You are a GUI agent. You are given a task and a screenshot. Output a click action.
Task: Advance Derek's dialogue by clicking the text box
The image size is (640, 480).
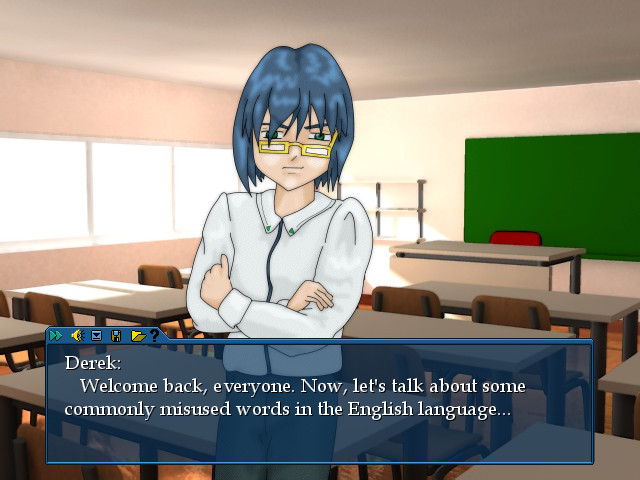coord(320,400)
